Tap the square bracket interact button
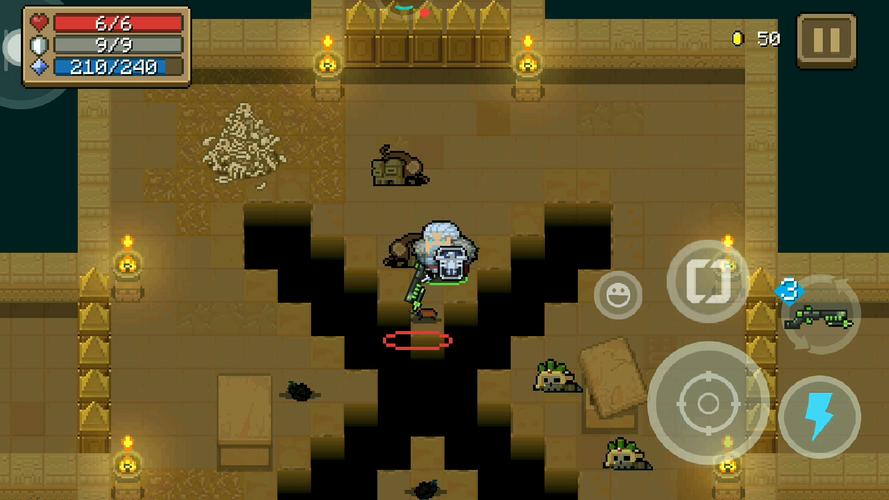 [x=707, y=281]
